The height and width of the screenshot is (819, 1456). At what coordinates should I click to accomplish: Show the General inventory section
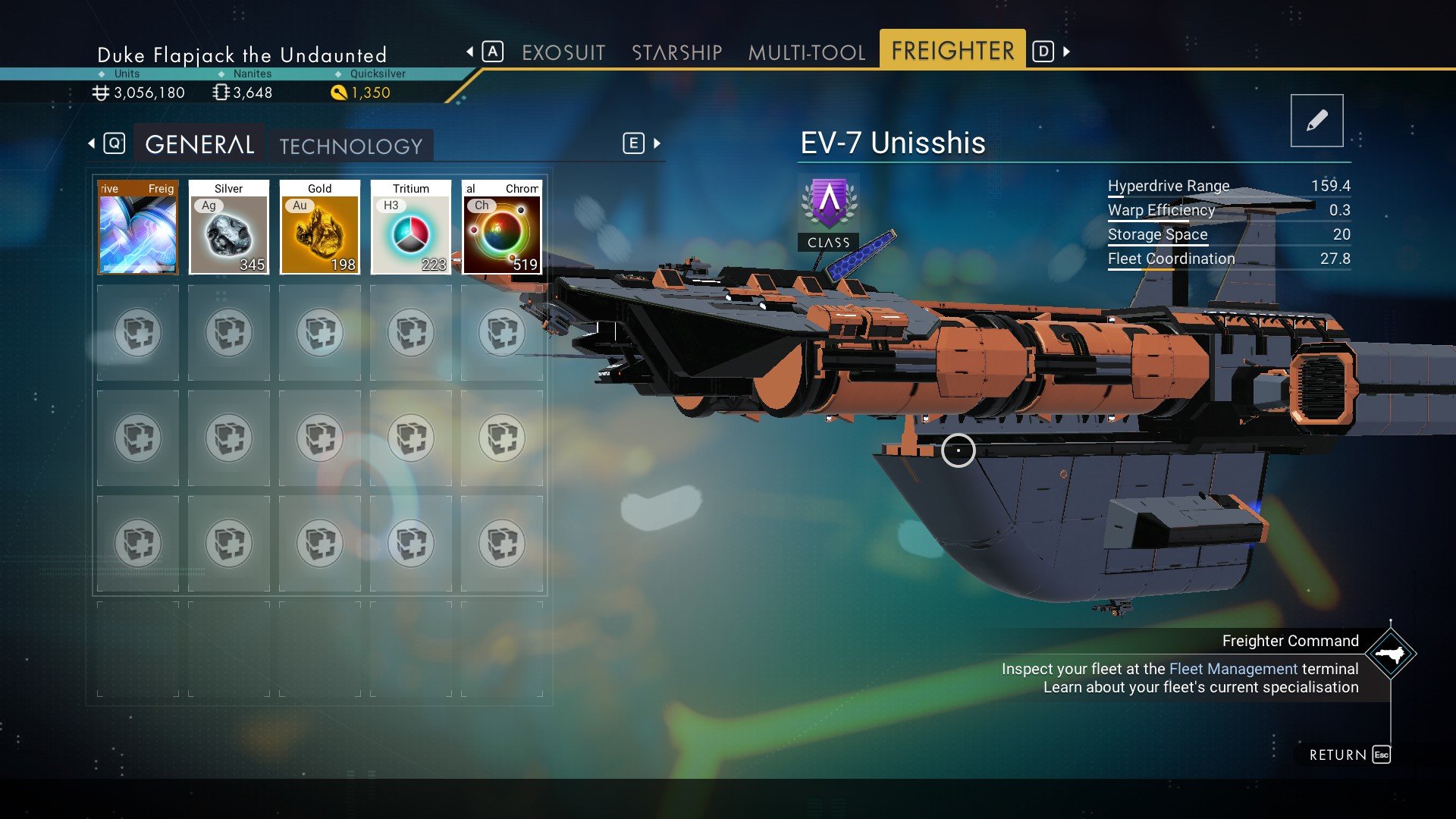click(x=199, y=145)
